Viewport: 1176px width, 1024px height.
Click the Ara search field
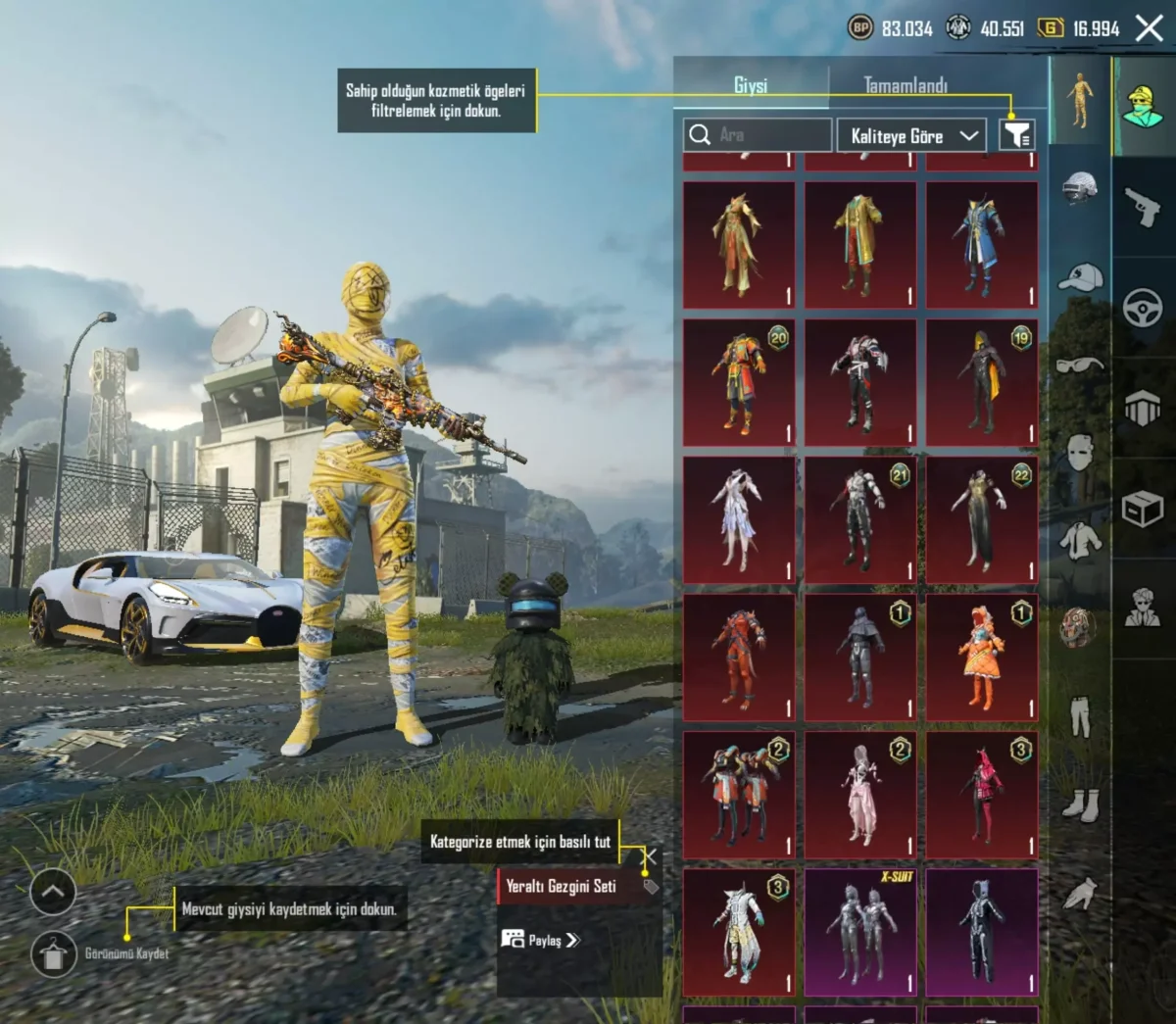[x=759, y=135]
